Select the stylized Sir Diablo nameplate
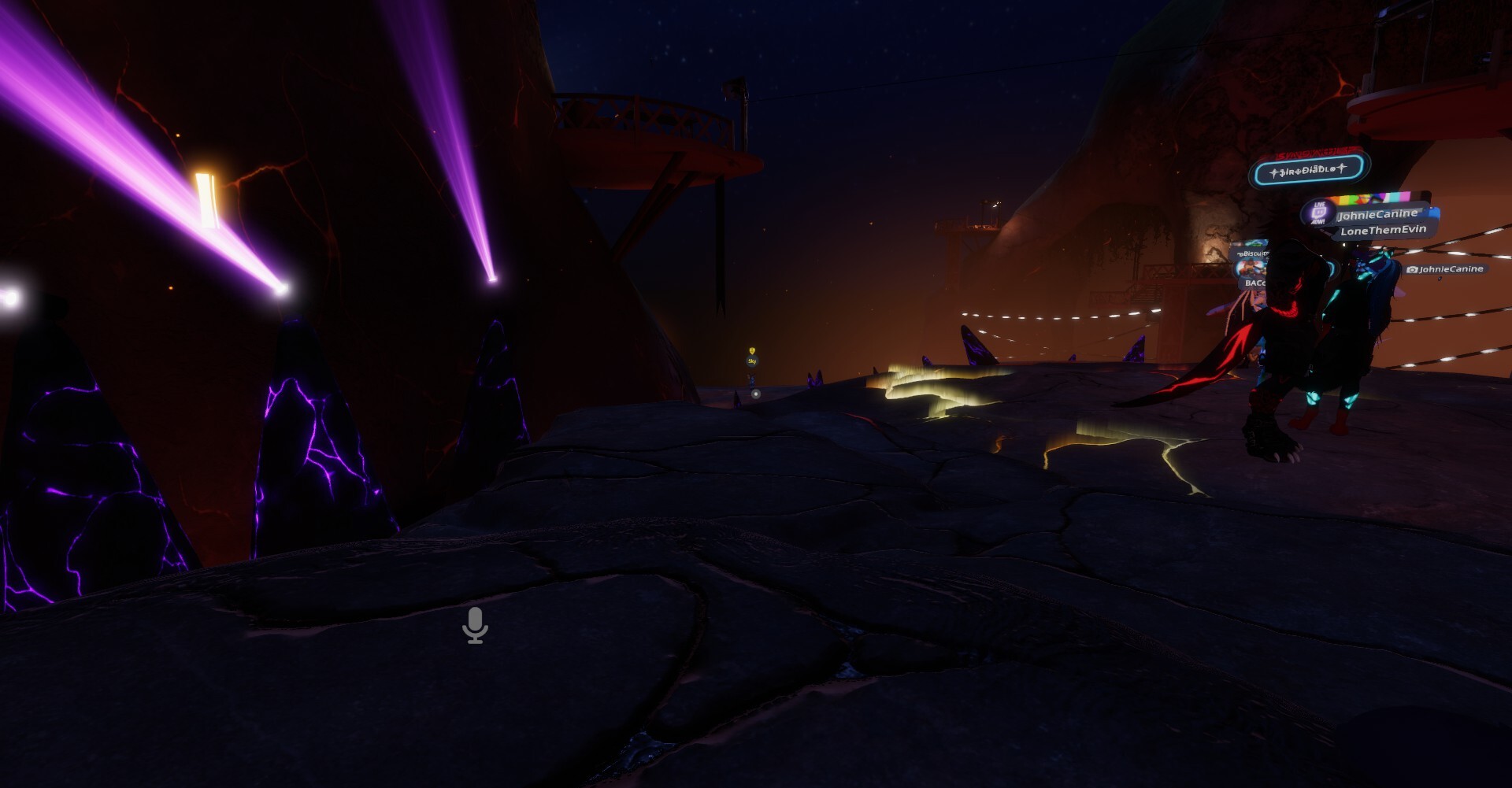Viewport: 1512px width, 788px height. pyautogui.click(x=1309, y=170)
